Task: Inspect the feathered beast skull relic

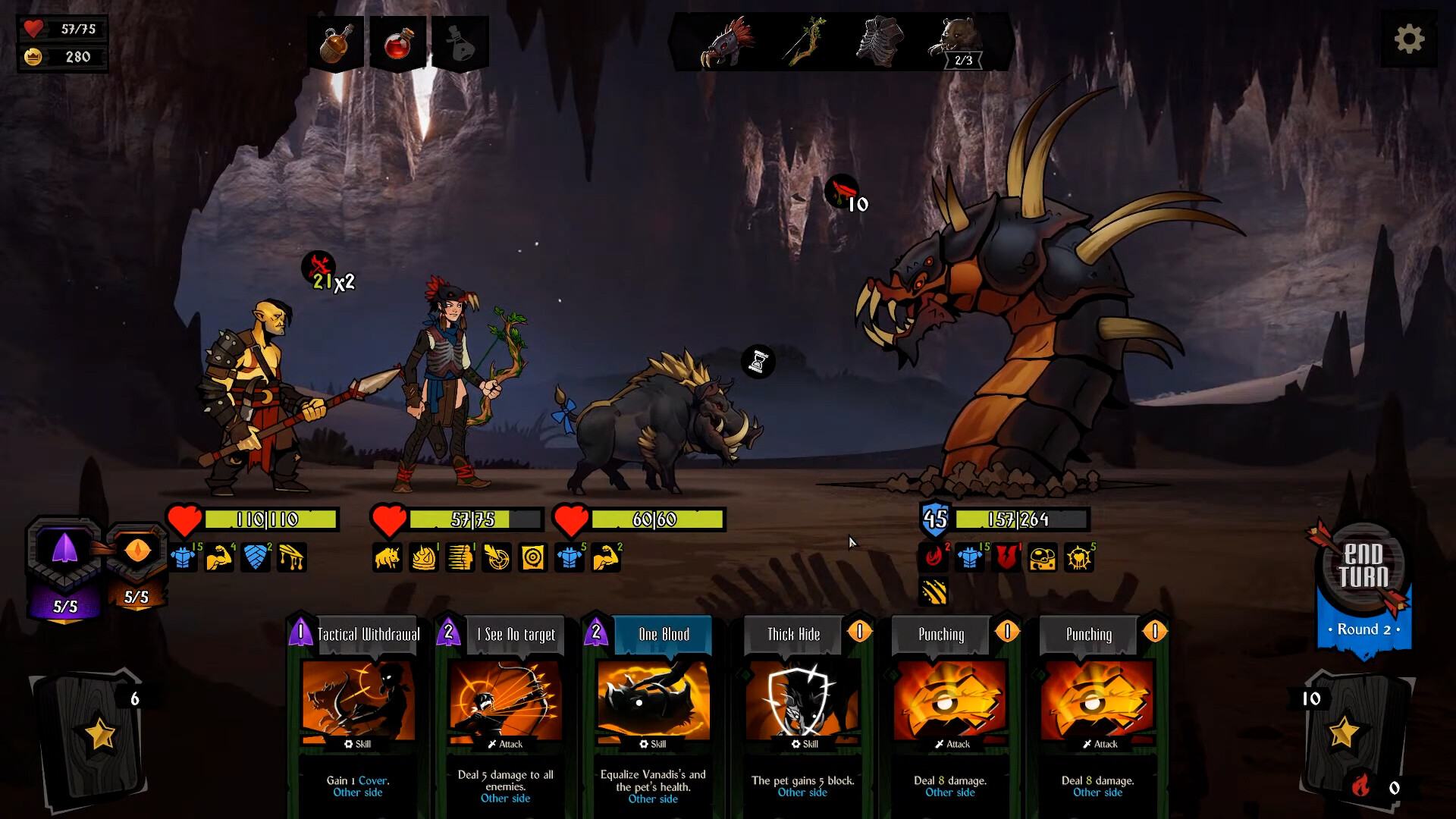Action: point(727,43)
